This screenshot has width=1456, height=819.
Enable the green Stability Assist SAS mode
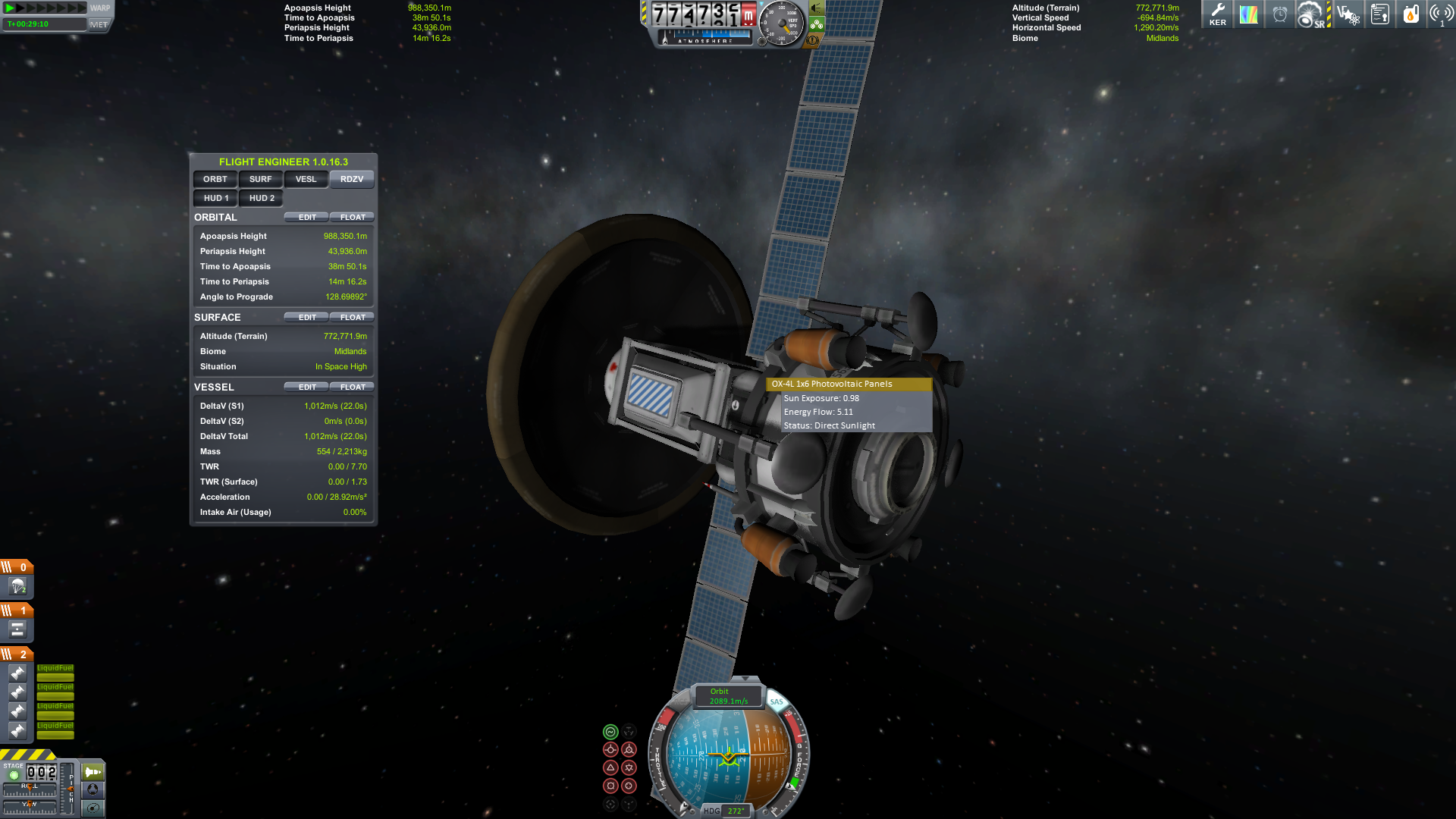[610, 733]
